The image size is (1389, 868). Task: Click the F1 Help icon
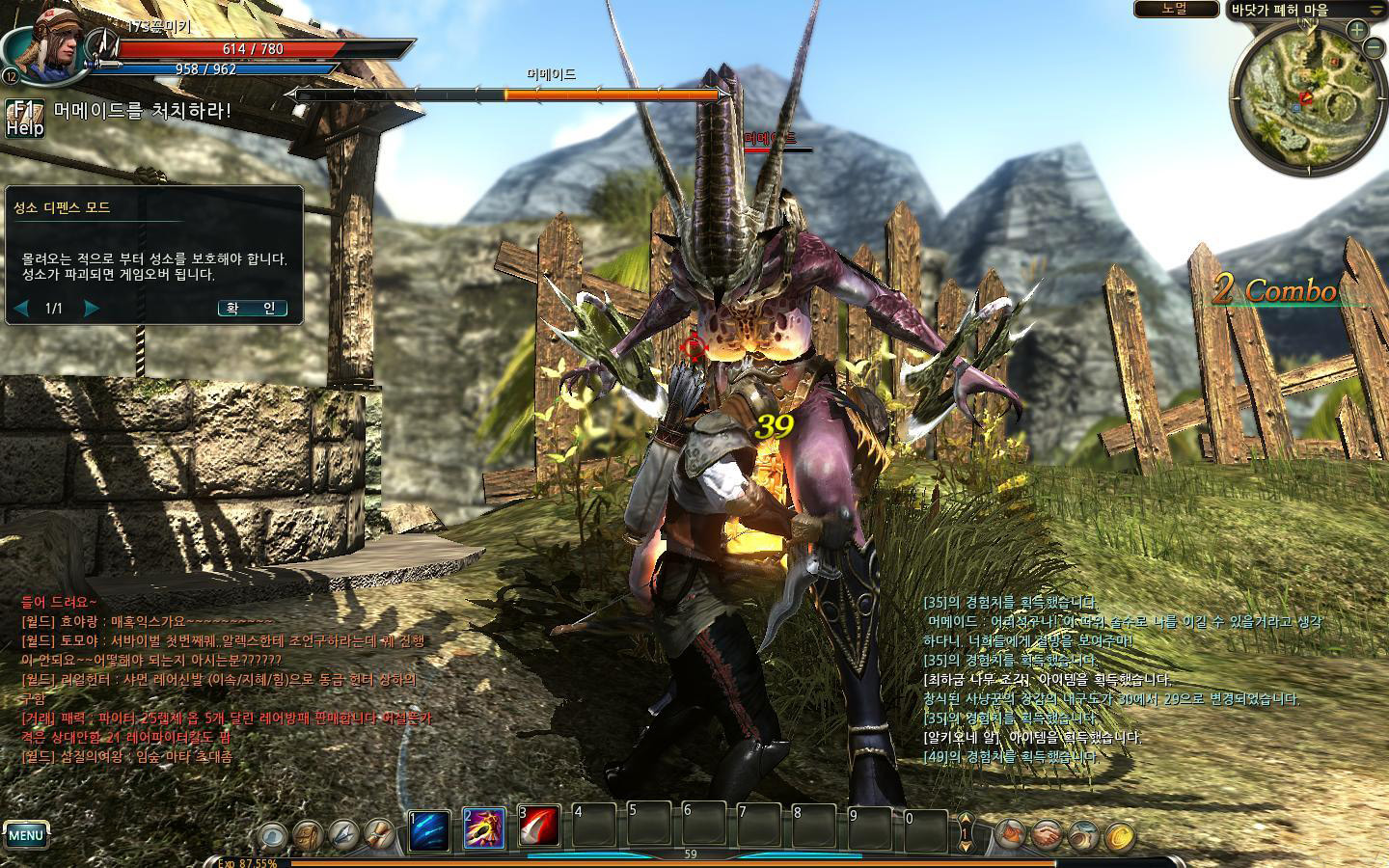coord(24,117)
